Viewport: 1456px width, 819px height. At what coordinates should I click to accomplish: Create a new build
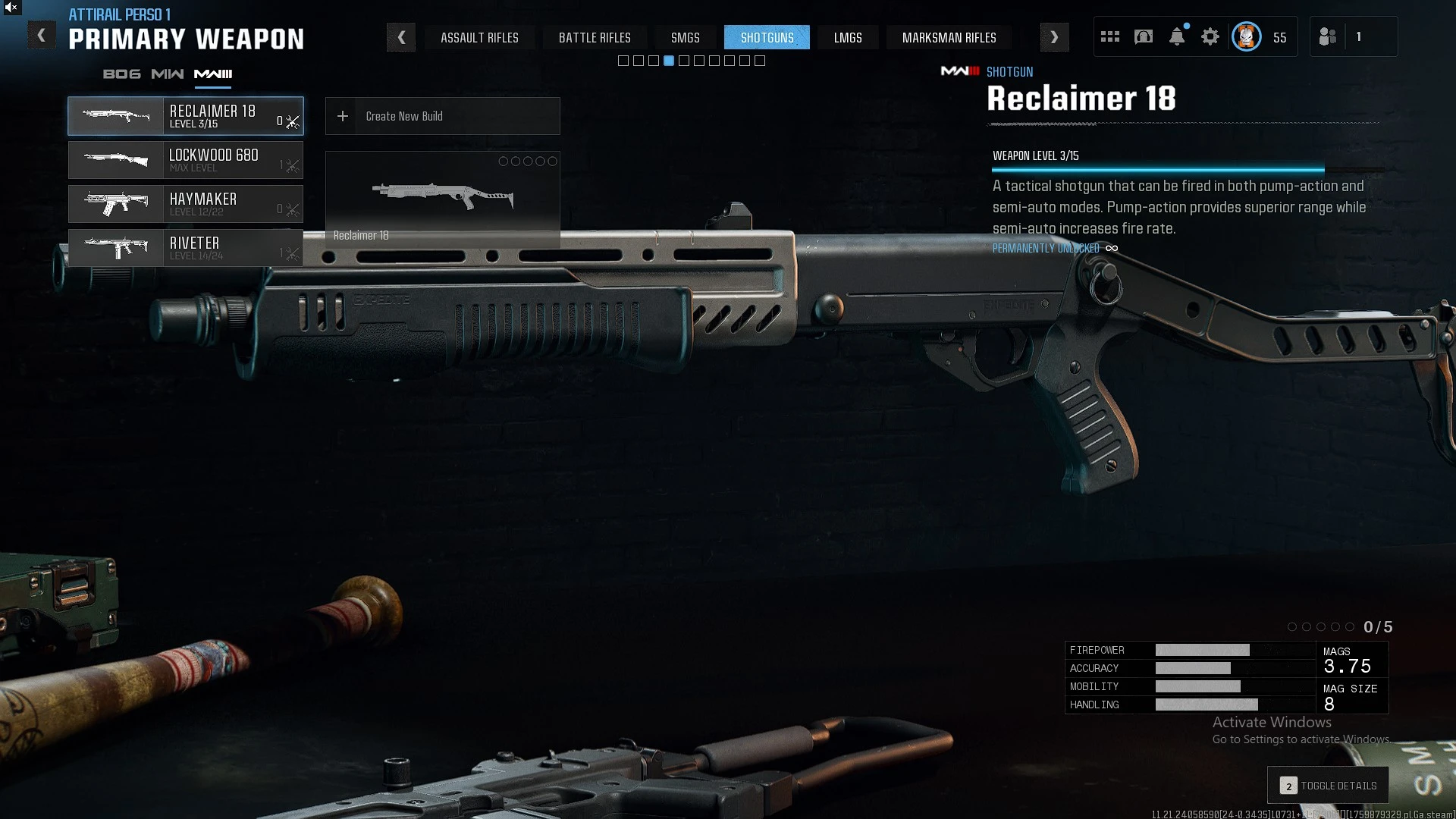[x=442, y=116]
